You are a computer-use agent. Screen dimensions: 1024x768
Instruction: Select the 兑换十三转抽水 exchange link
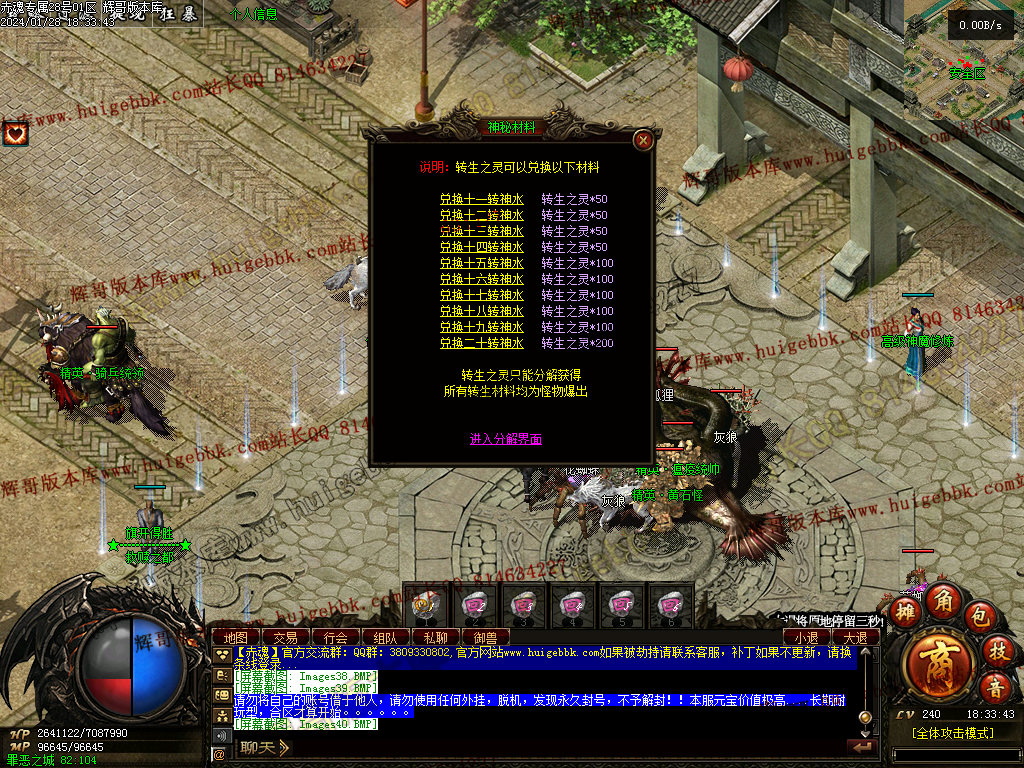pos(481,231)
